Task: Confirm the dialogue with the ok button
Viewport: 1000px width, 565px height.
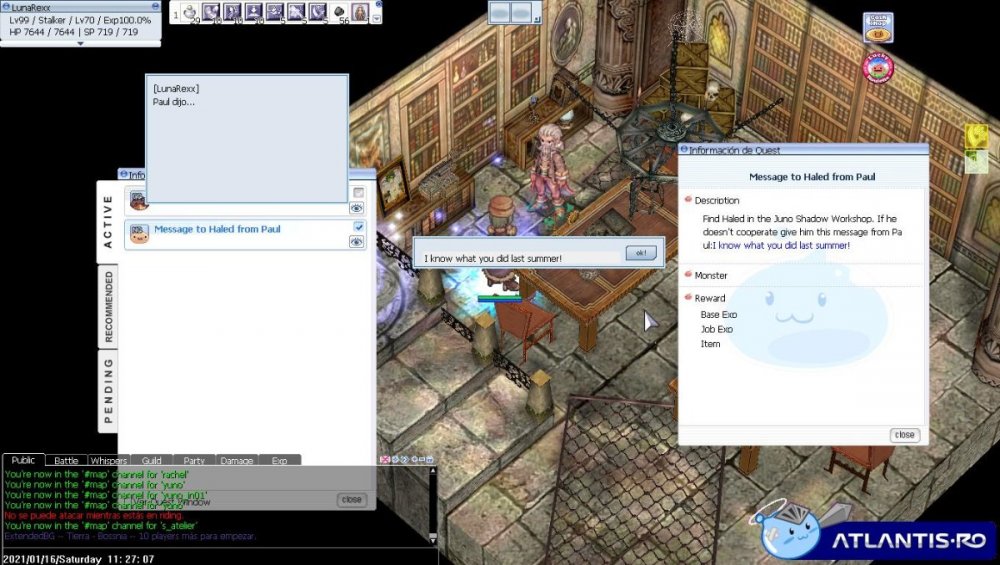Action: pos(640,253)
